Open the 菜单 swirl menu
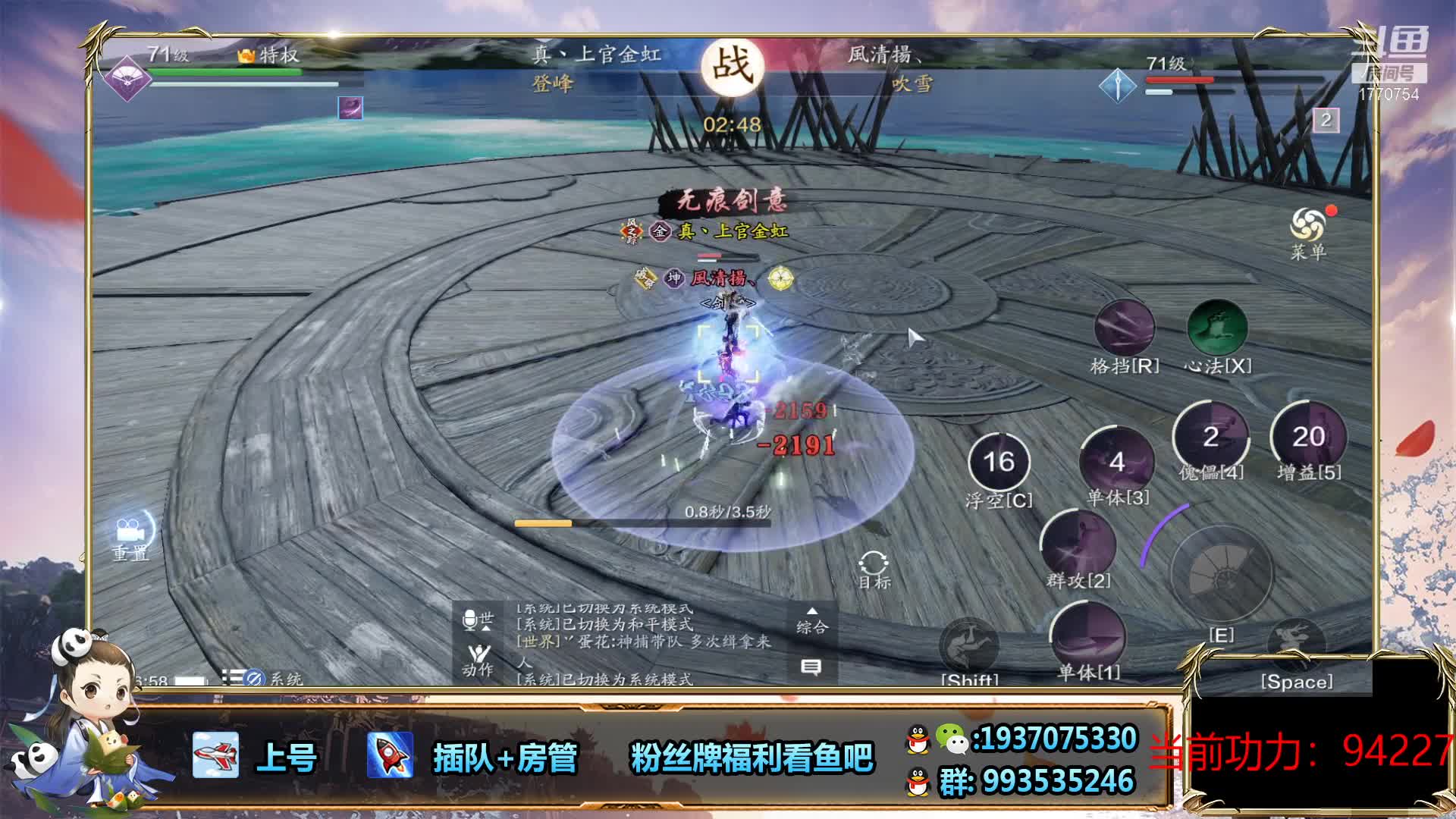Viewport: 1456px width, 819px height. [x=1307, y=226]
